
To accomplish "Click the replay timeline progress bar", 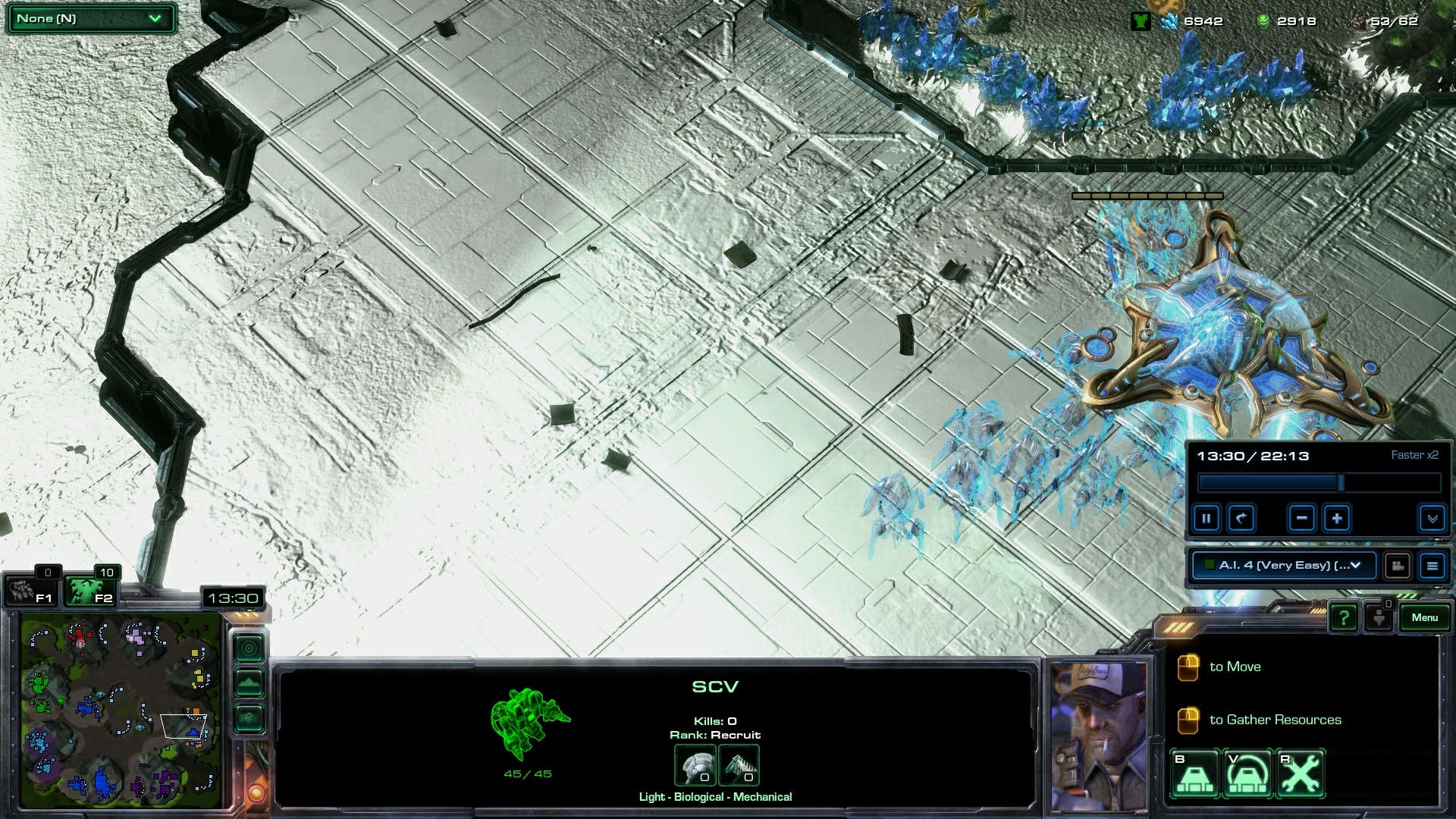I will 1319,483.
